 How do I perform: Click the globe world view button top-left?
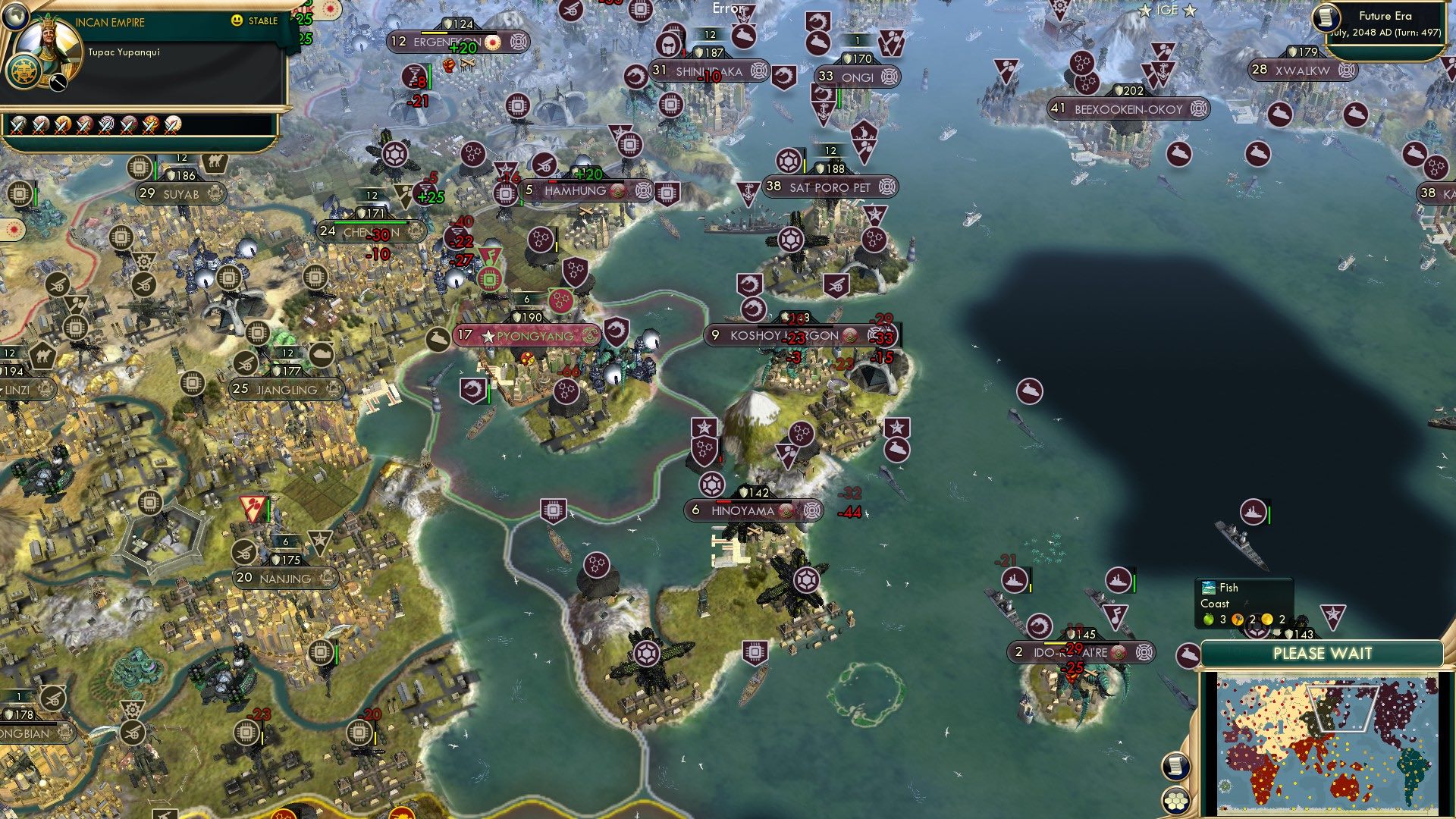pyautogui.click(x=15, y=16)
